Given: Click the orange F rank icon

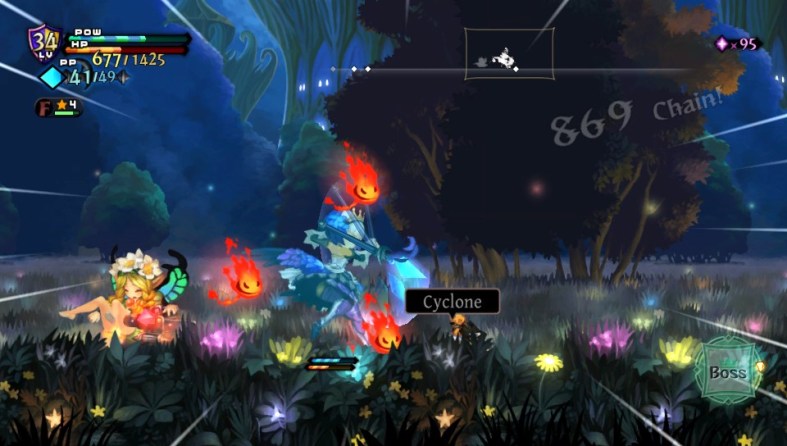Looking at the screenshot, I should tap(44, 106).
